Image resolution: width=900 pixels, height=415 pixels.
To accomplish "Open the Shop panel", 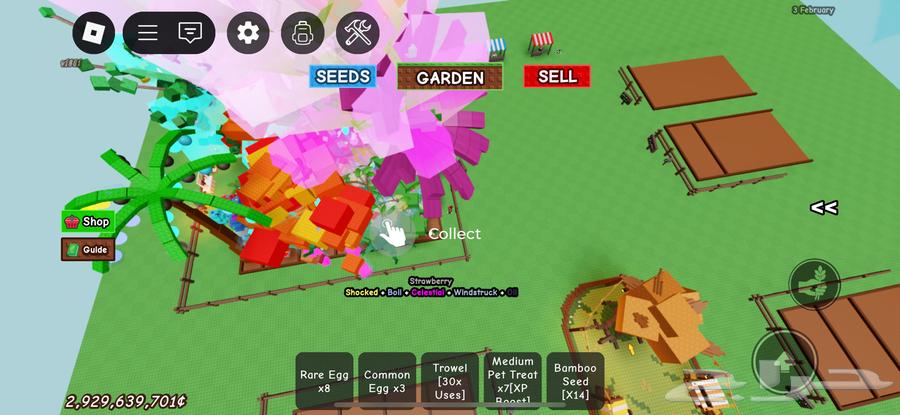I will point(88,221).
